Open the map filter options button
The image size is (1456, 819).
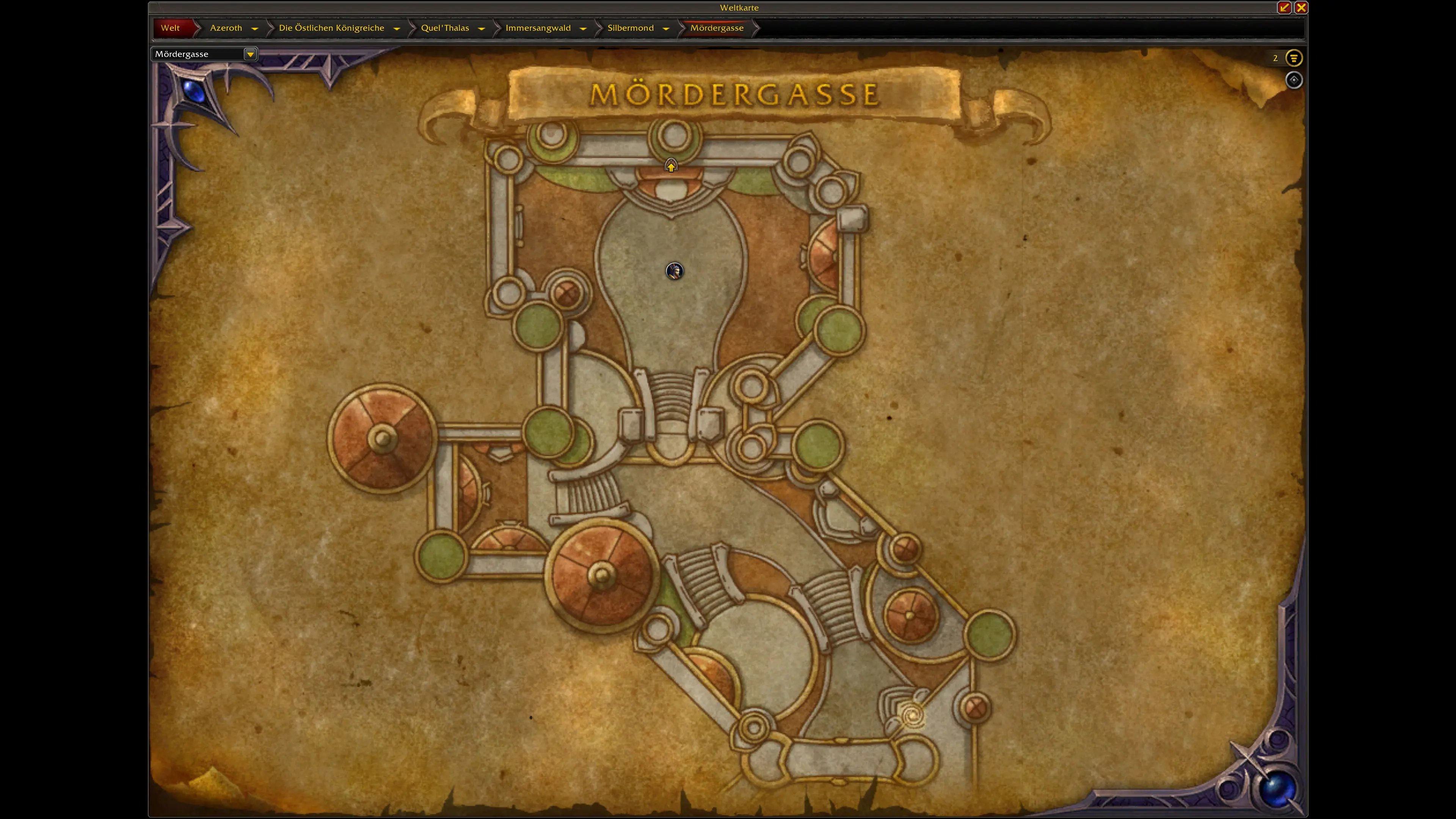[x=1293, y=58]
